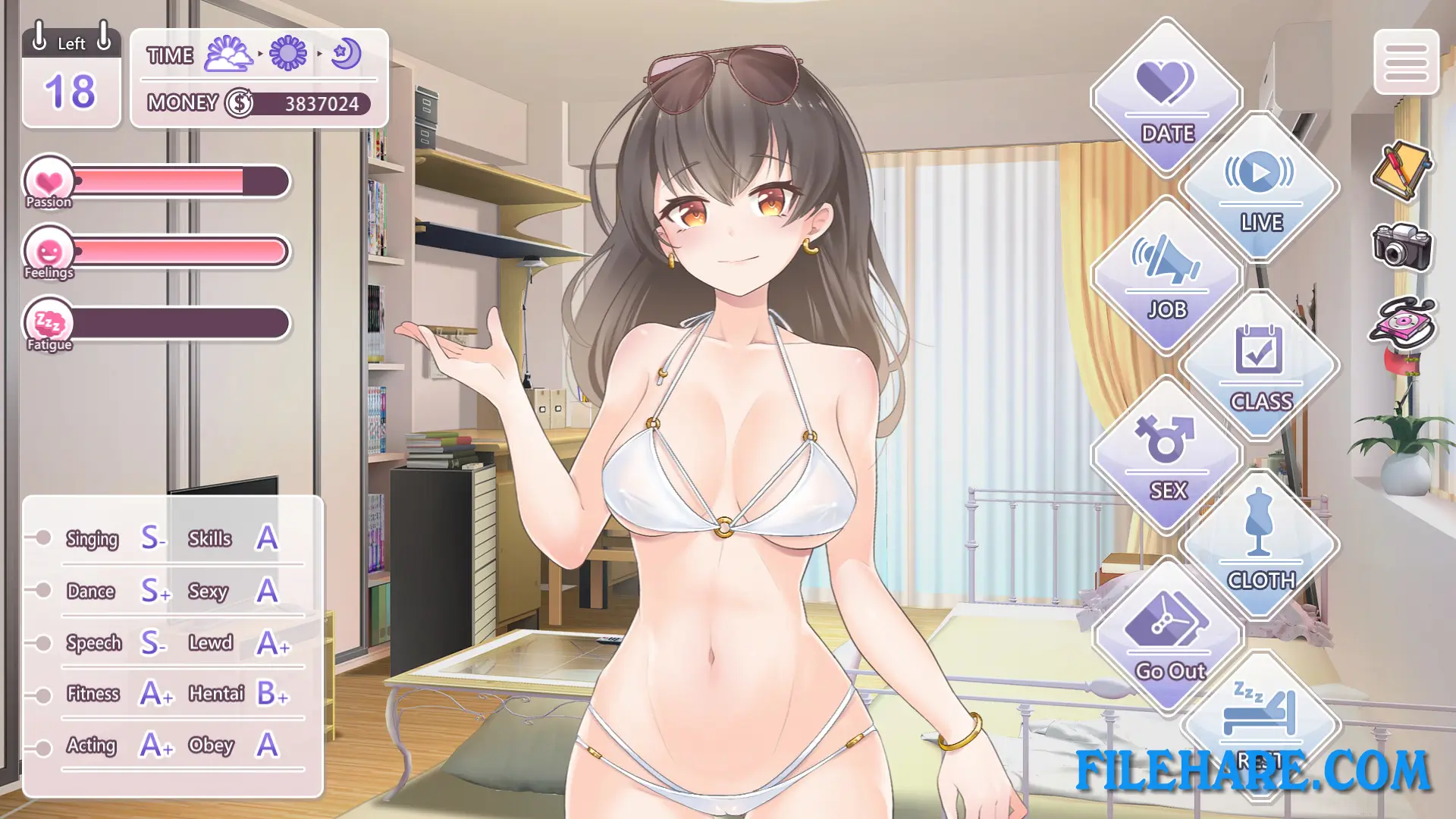Open the hamburger menu at top right
This screenshot has width=1456, height=819.
coord(1407,64)
